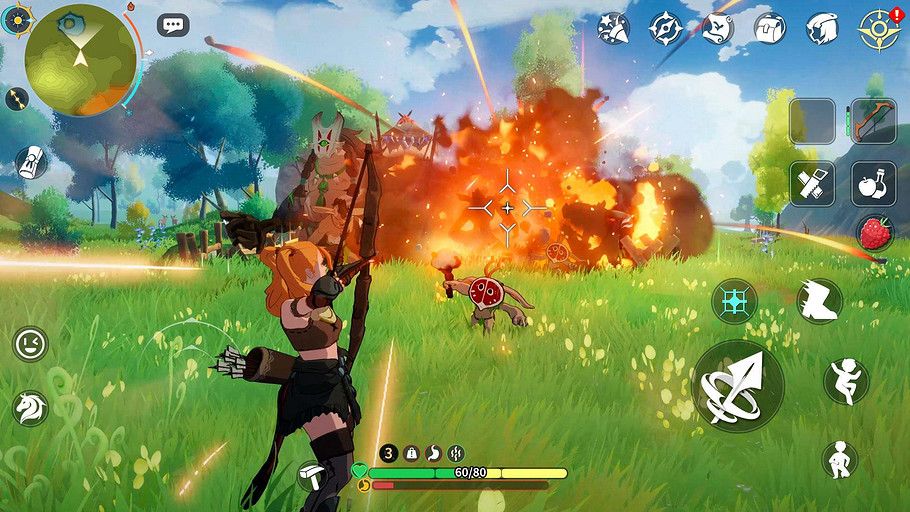Tap the sun day-night clock icon
The height and width of the screenshot is (512, 910).
point(17,18)
